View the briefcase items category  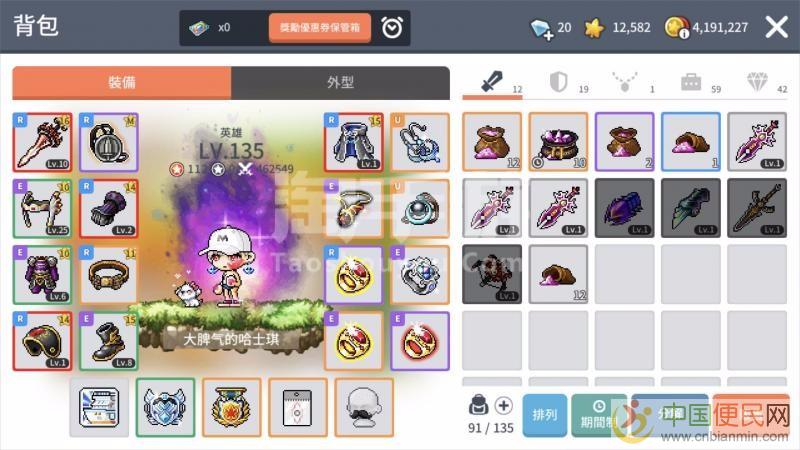pos(690,83)
